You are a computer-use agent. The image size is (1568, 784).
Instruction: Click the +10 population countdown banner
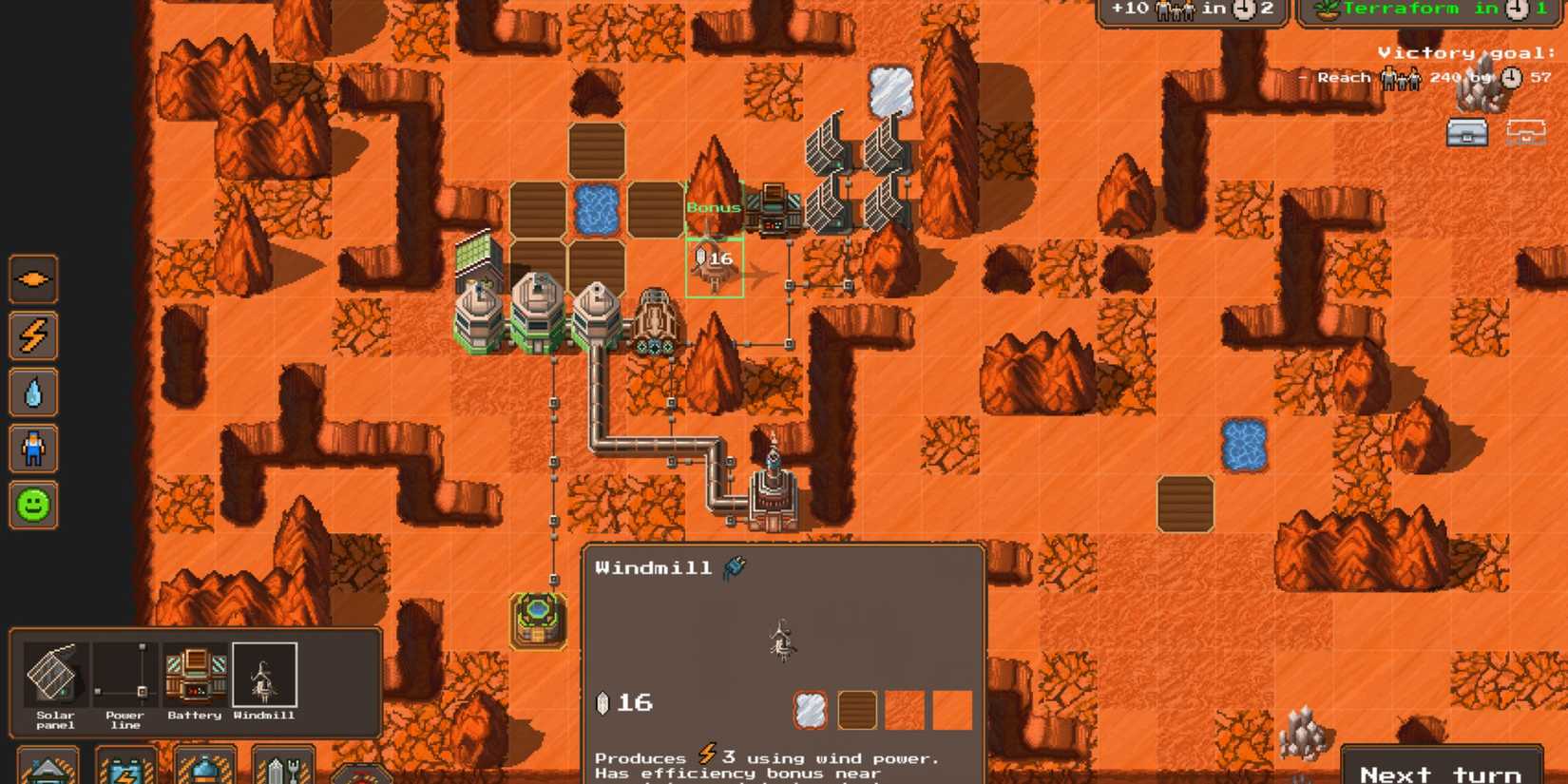(x=1192, y=10)
